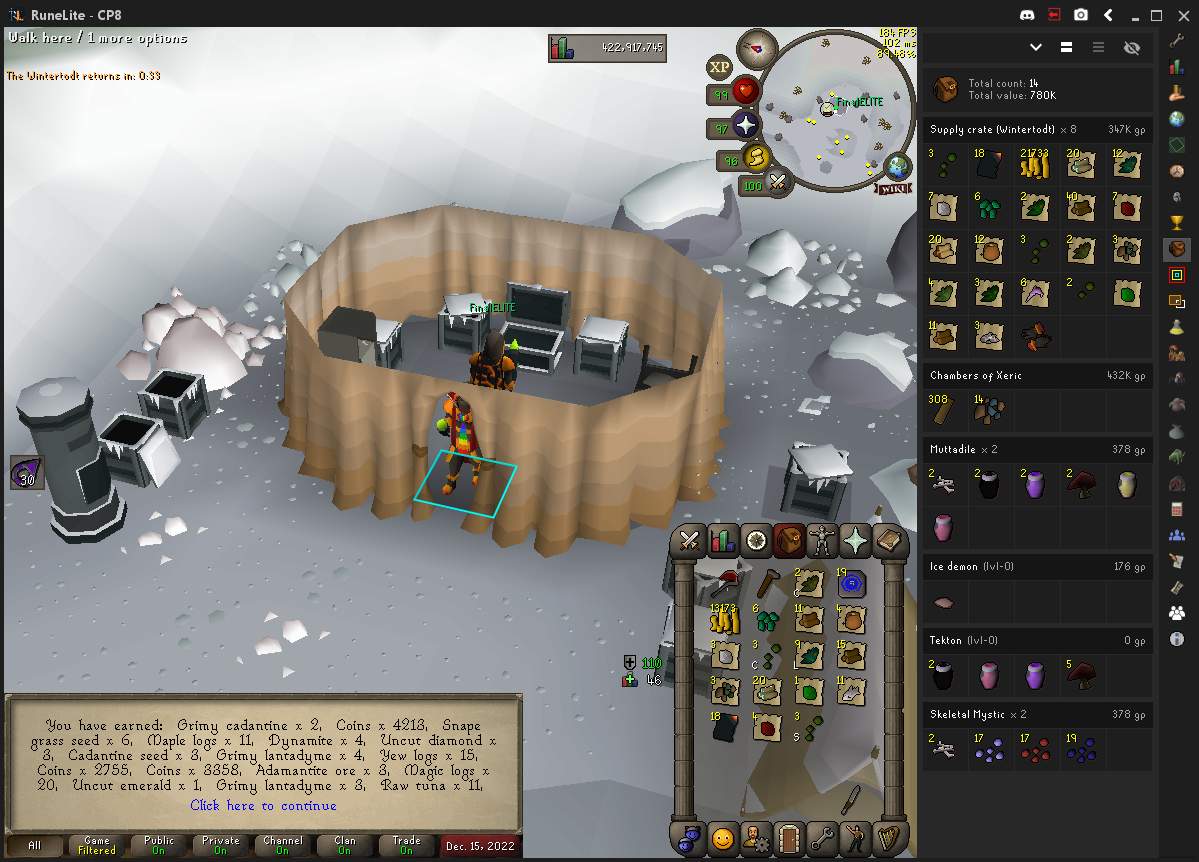Click here to continue the dialogue
Image resolution: width=1199 pixels, height=862 pixels.
click(263, 805)
